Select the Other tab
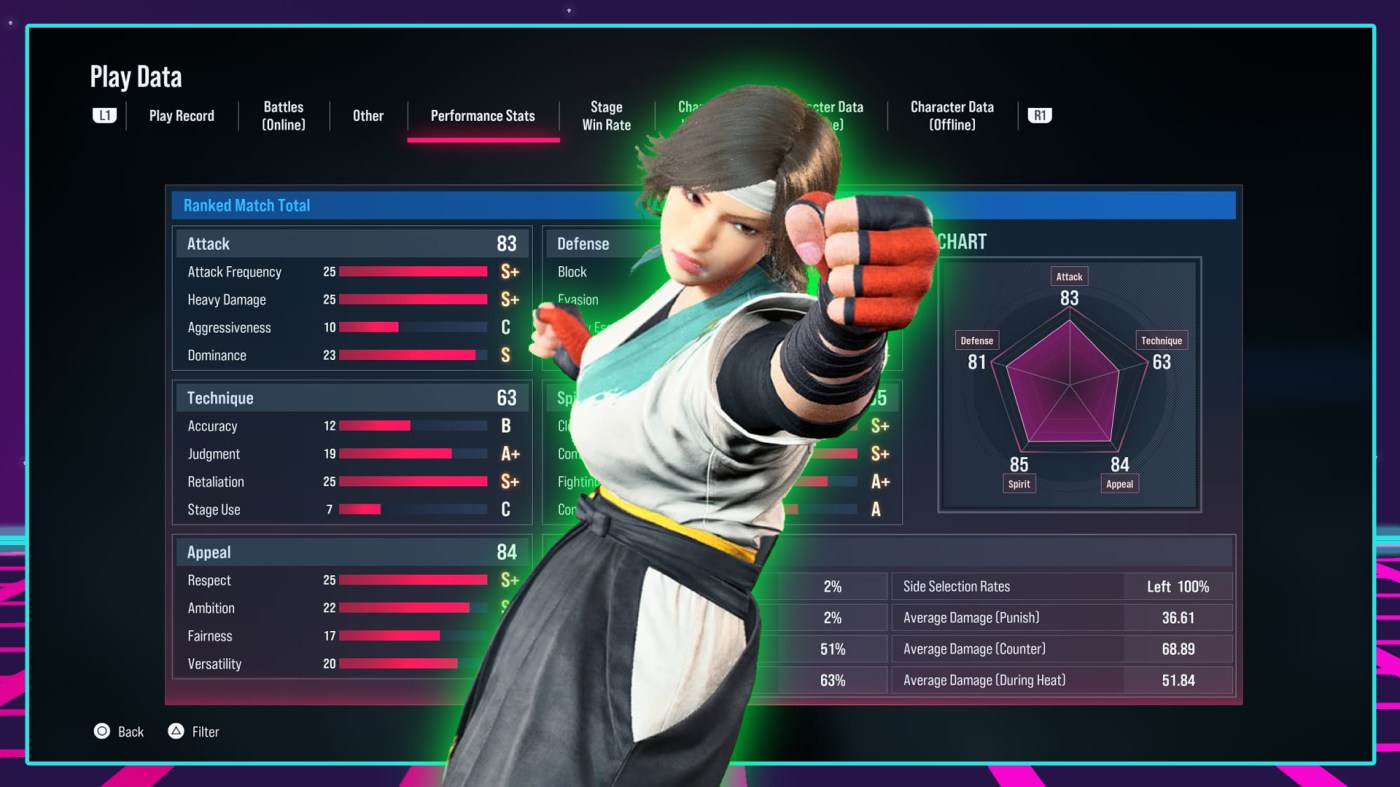This screenshot has width=1400, height=787. click(368, 116)
